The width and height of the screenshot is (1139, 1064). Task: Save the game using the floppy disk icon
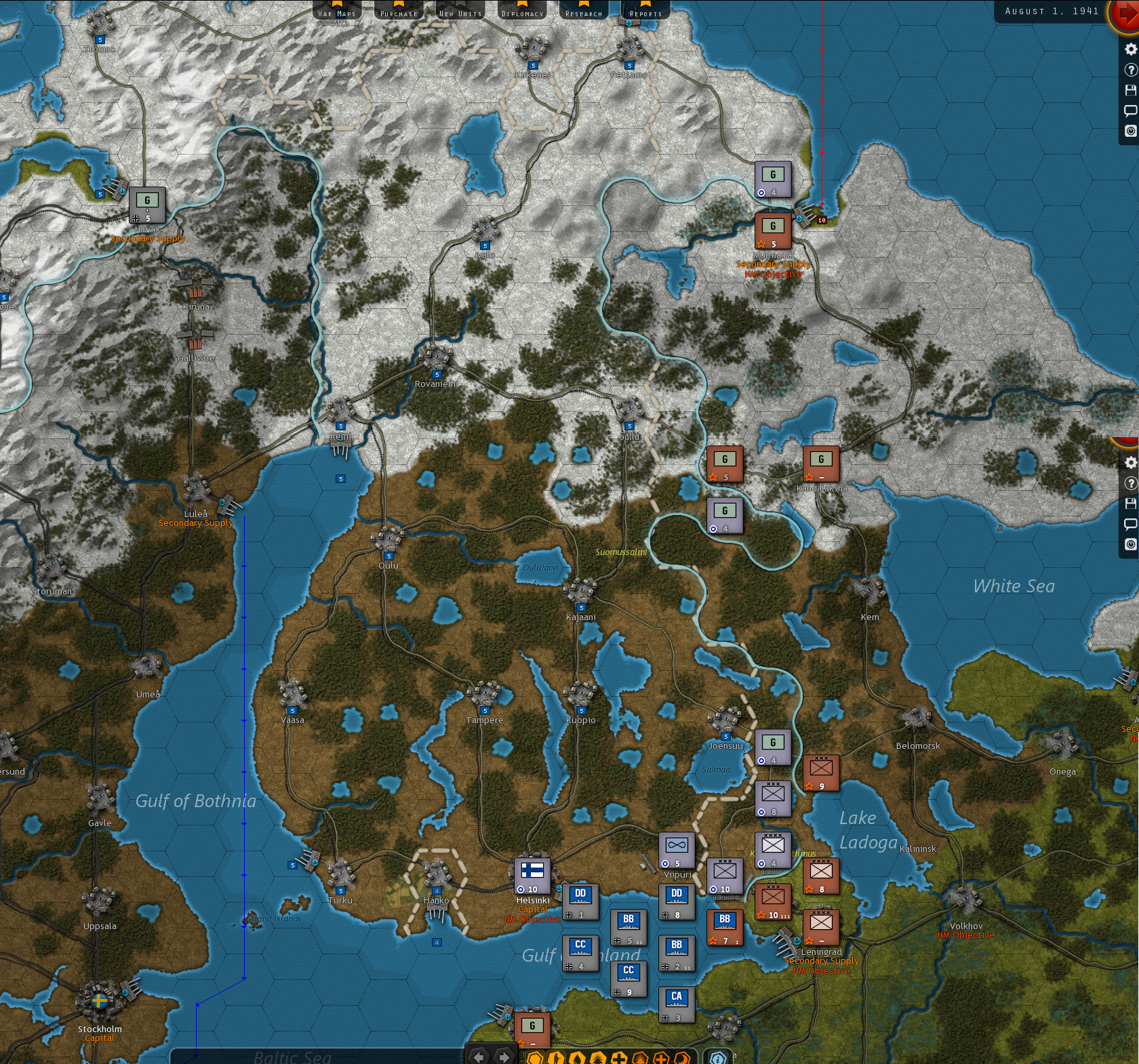(1130, 90)
